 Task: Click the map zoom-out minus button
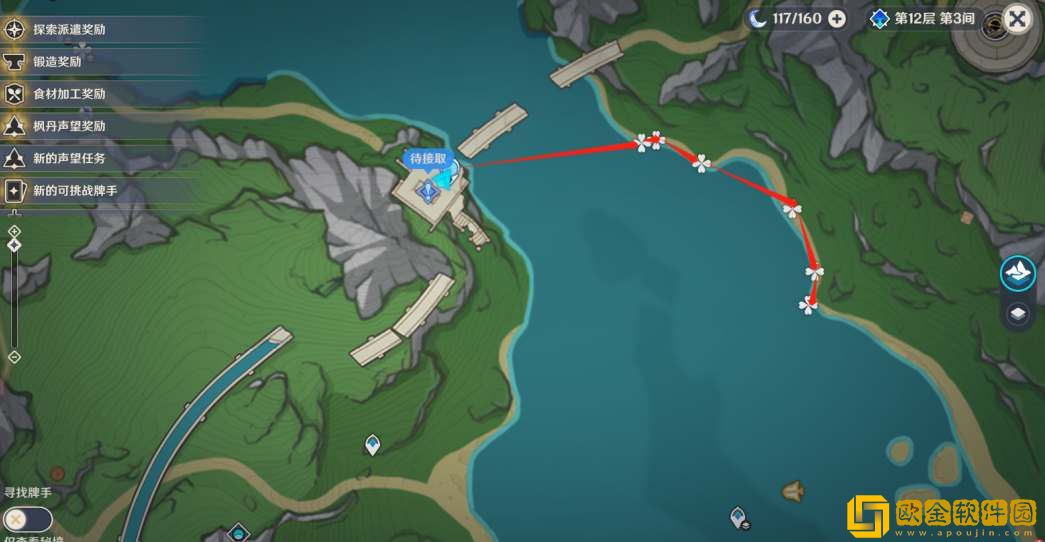14,356
